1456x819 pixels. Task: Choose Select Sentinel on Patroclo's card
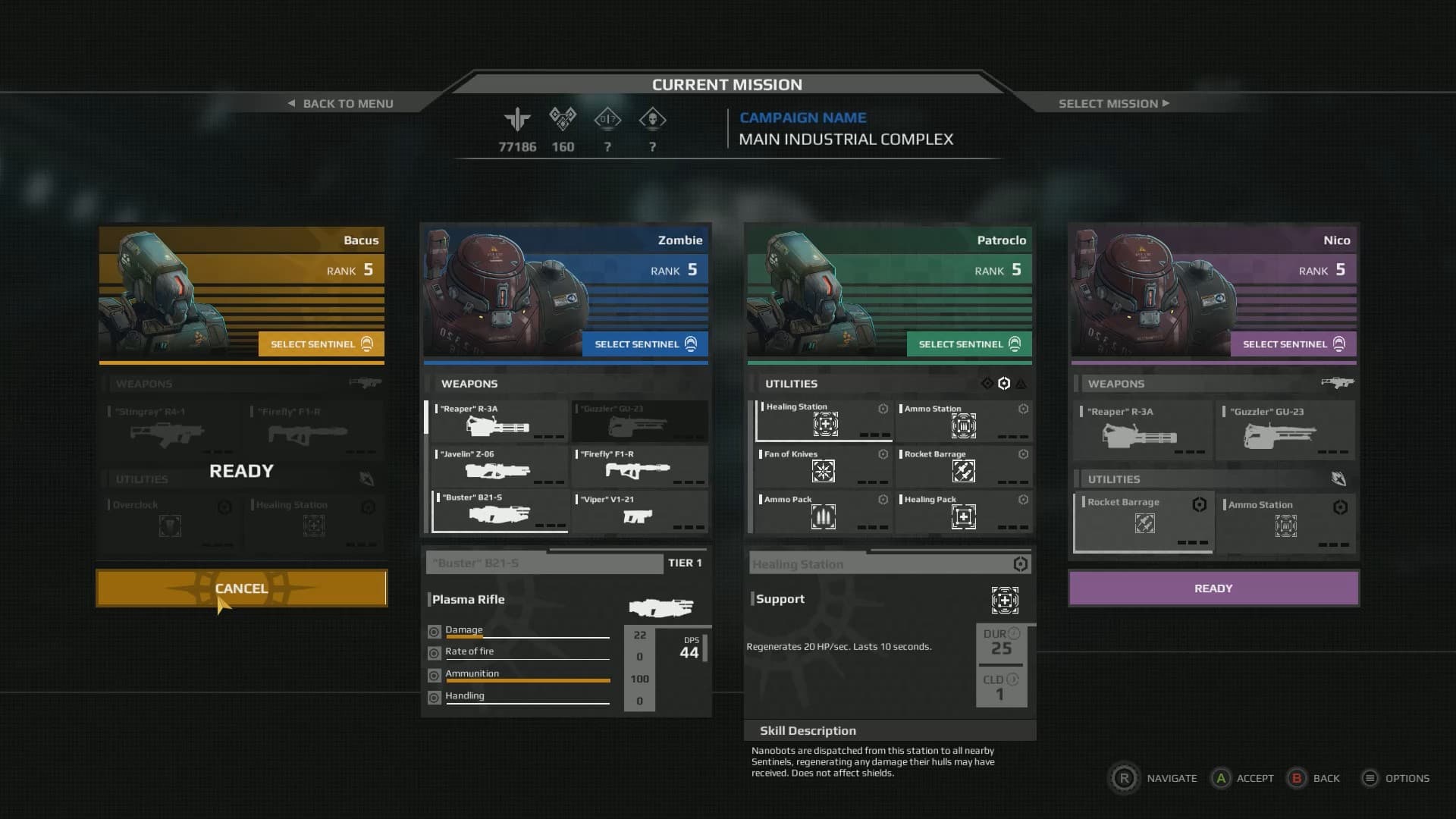(x=968, y=344)
